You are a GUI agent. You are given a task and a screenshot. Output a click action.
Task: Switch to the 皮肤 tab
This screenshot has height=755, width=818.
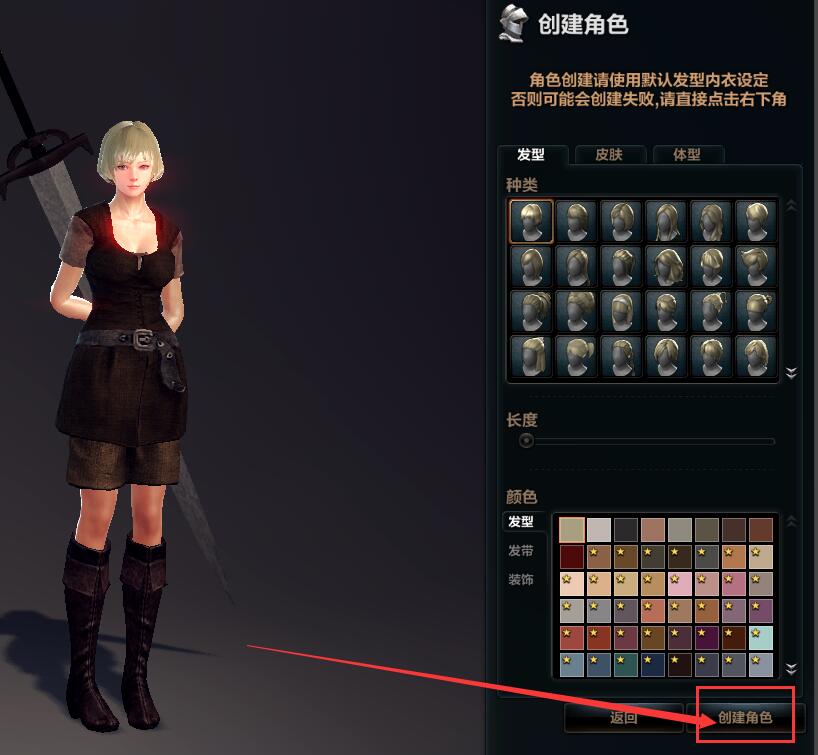click(608, 155)
